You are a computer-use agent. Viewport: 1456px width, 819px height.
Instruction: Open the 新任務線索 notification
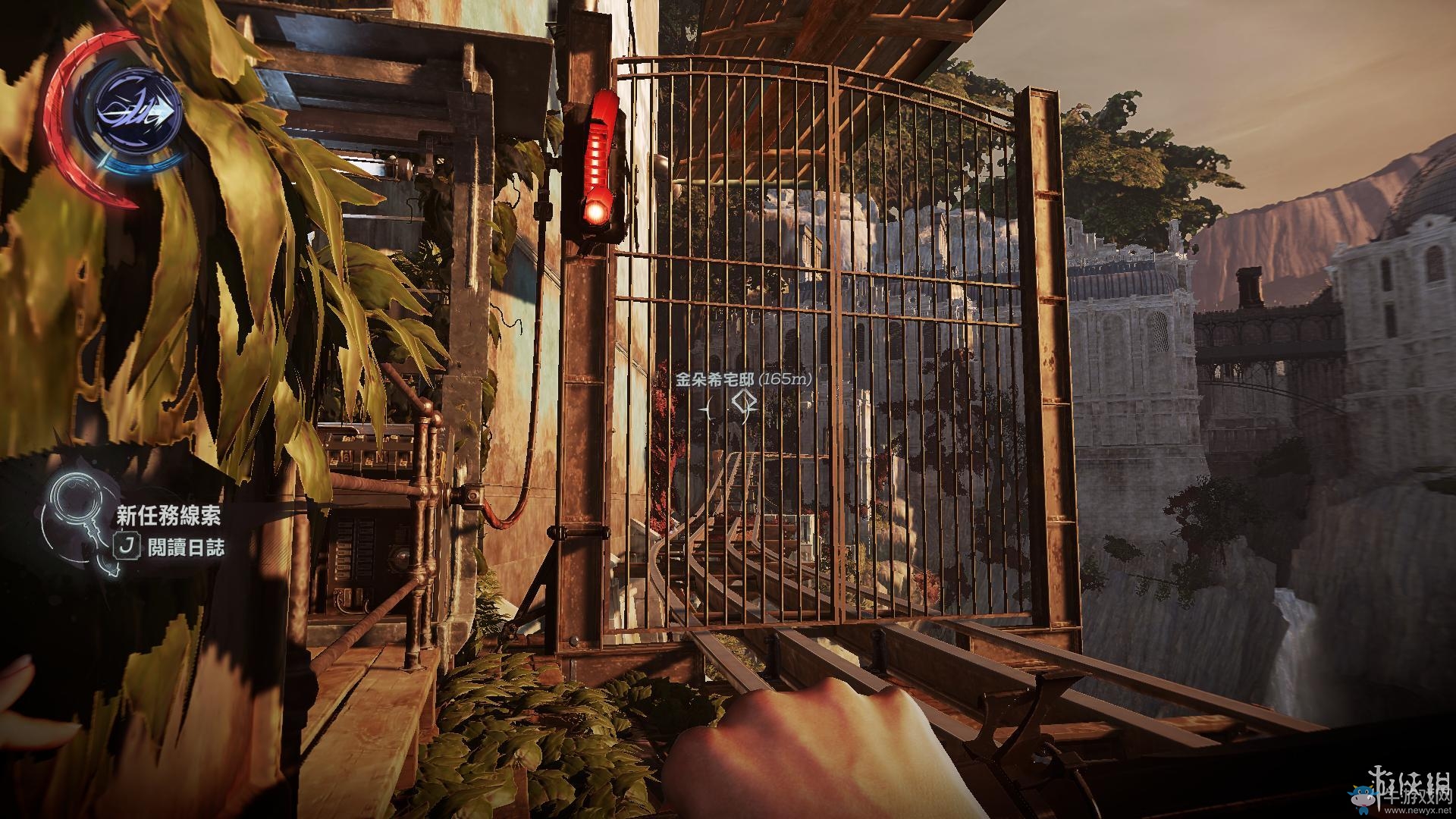pos(168,516)
